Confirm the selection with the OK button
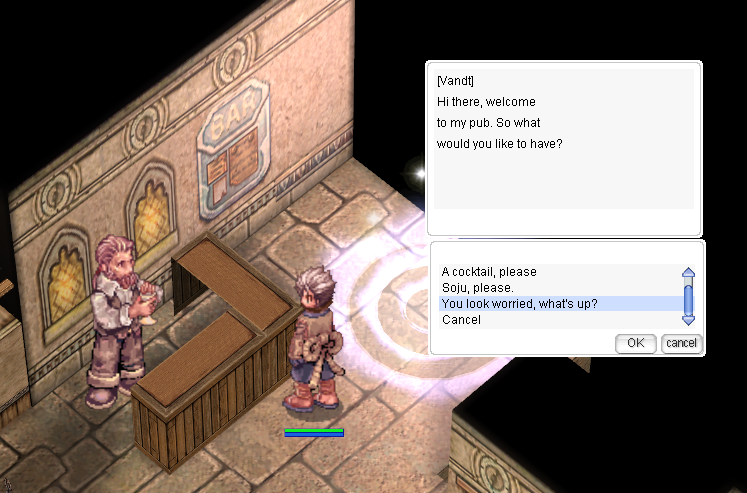Viewport: 747px width, 493px height. tap(635, 343)
